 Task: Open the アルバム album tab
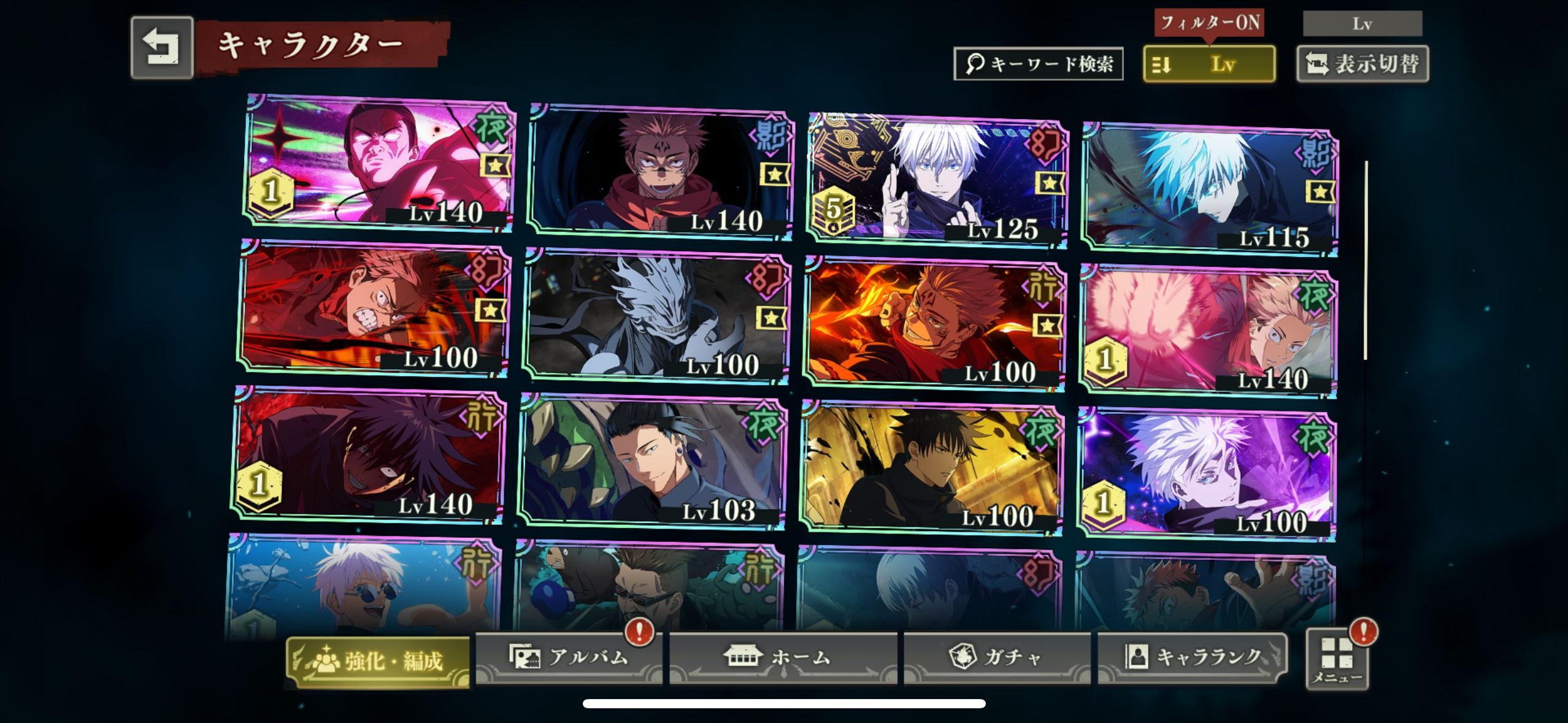click(x=569, y=657)
